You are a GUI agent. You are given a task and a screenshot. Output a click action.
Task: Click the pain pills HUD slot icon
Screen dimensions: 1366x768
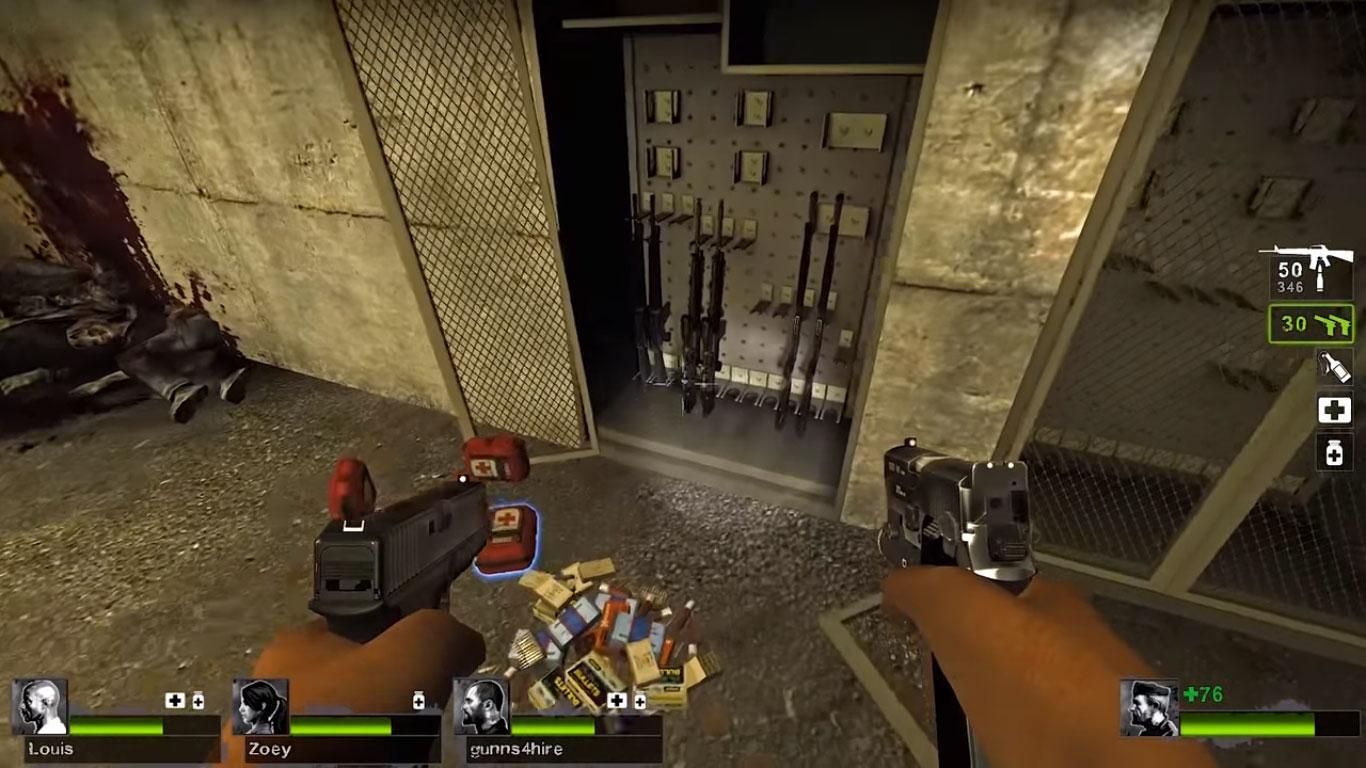pyautogui.click(x=1335, y=451)
